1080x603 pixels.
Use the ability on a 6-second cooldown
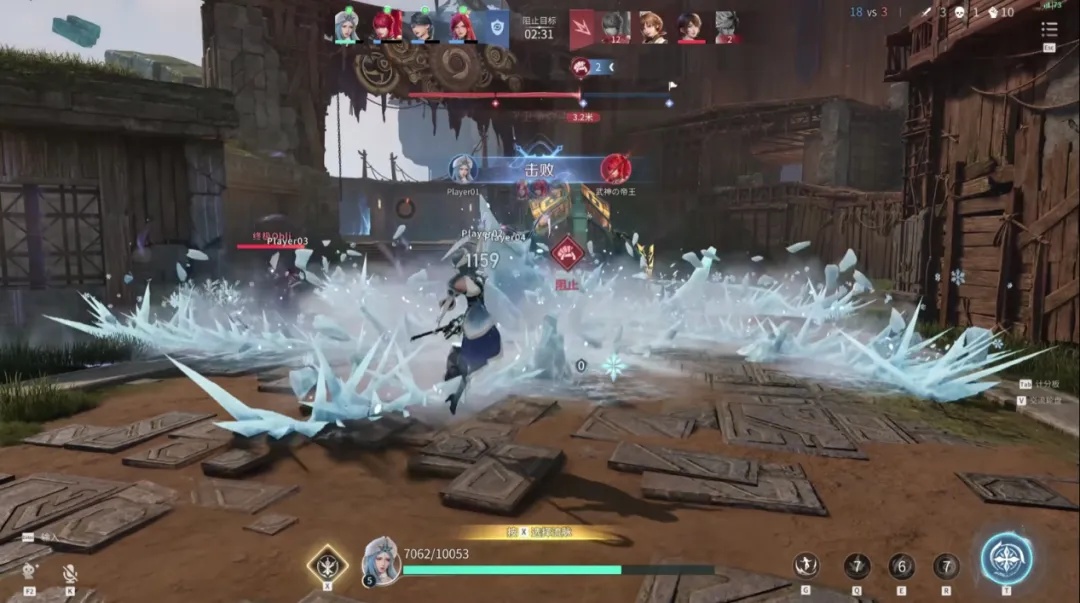(902, 566)
